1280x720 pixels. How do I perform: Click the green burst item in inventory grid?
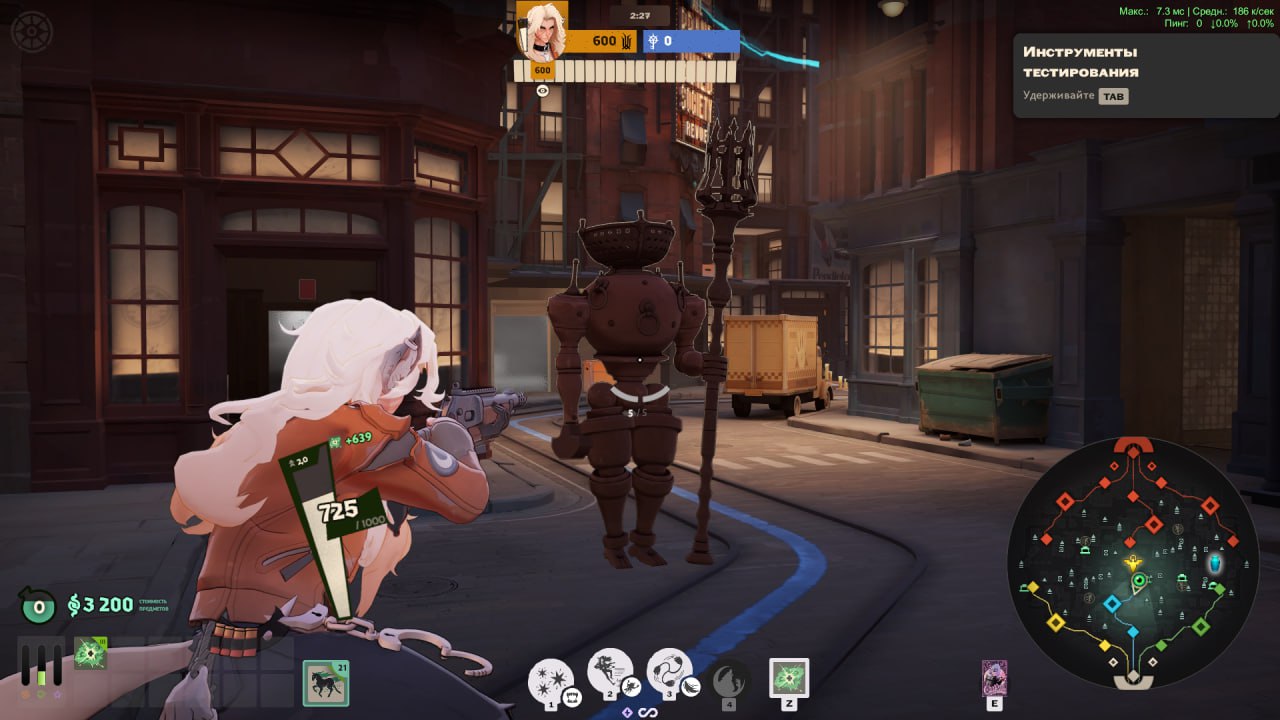[90, 654]
